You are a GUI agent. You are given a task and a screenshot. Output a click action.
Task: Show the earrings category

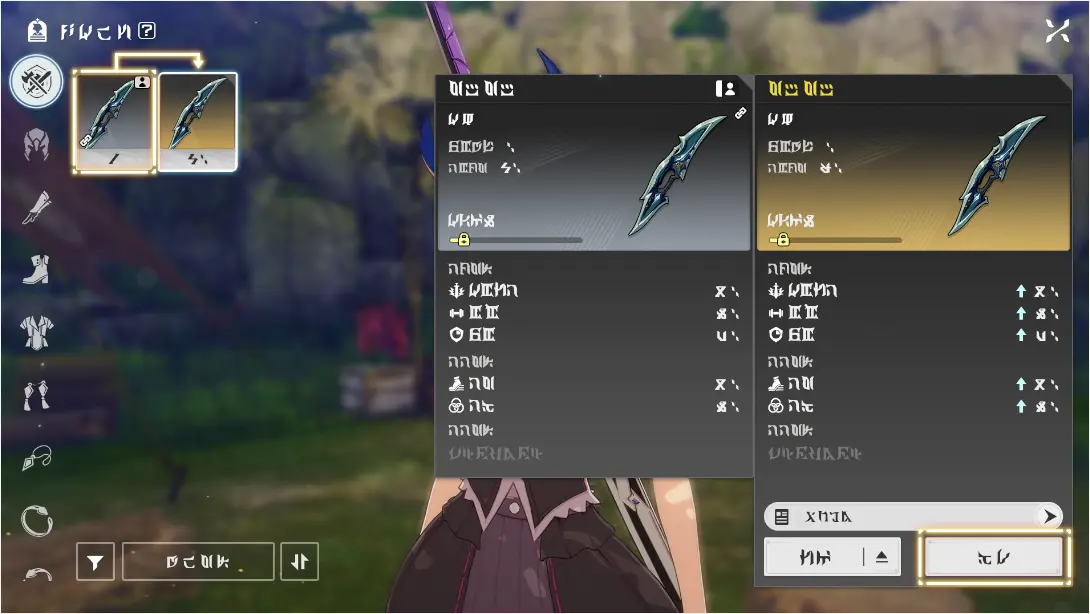click(x=37, y=396)
